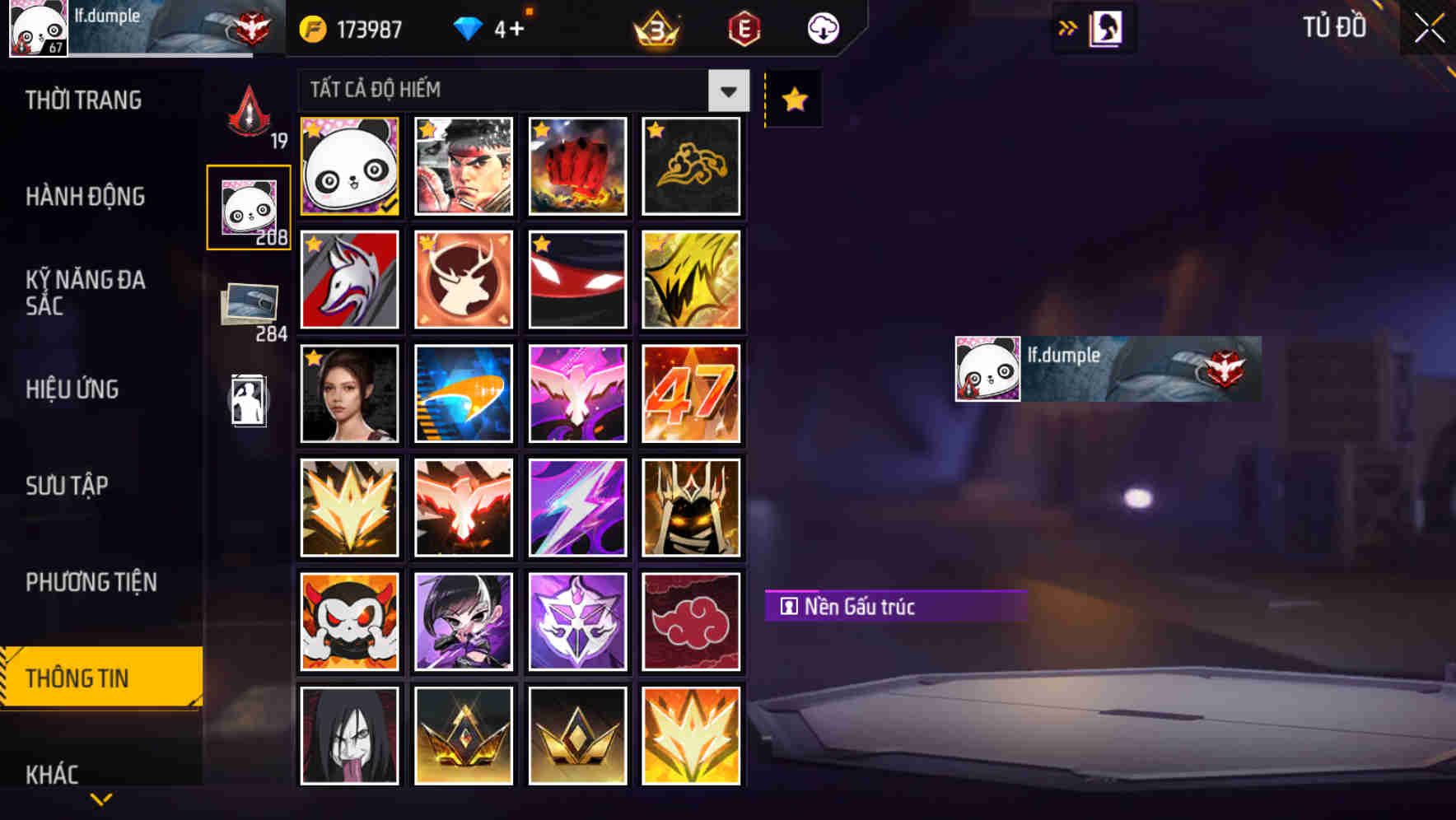Open the SƯU TẬP menu item
The height and width of the screenshot is (820, 1456).
68,487
